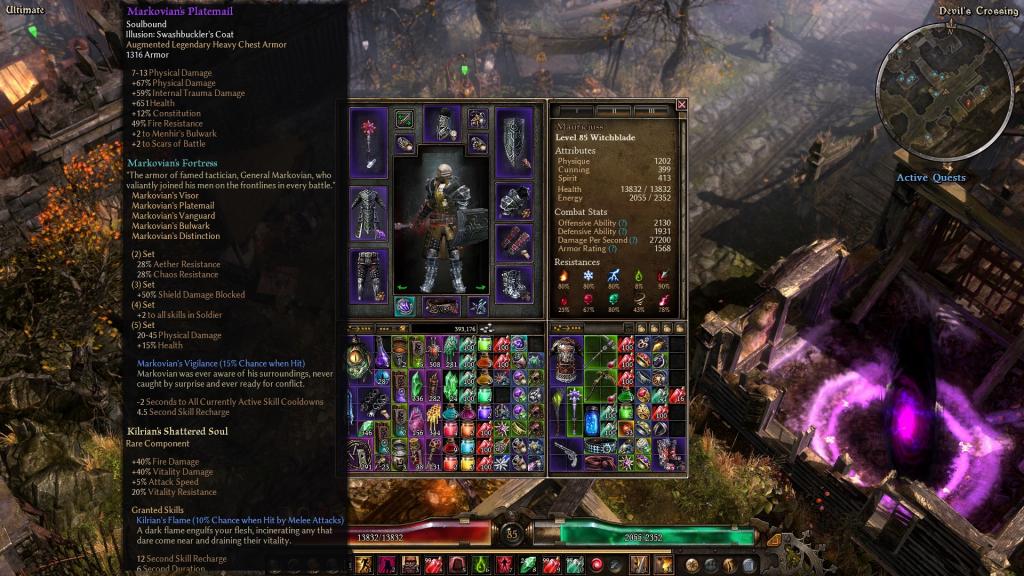Click the Active Quests label
Viewport: 1024px width, 576px height.
tap(930, 178)
